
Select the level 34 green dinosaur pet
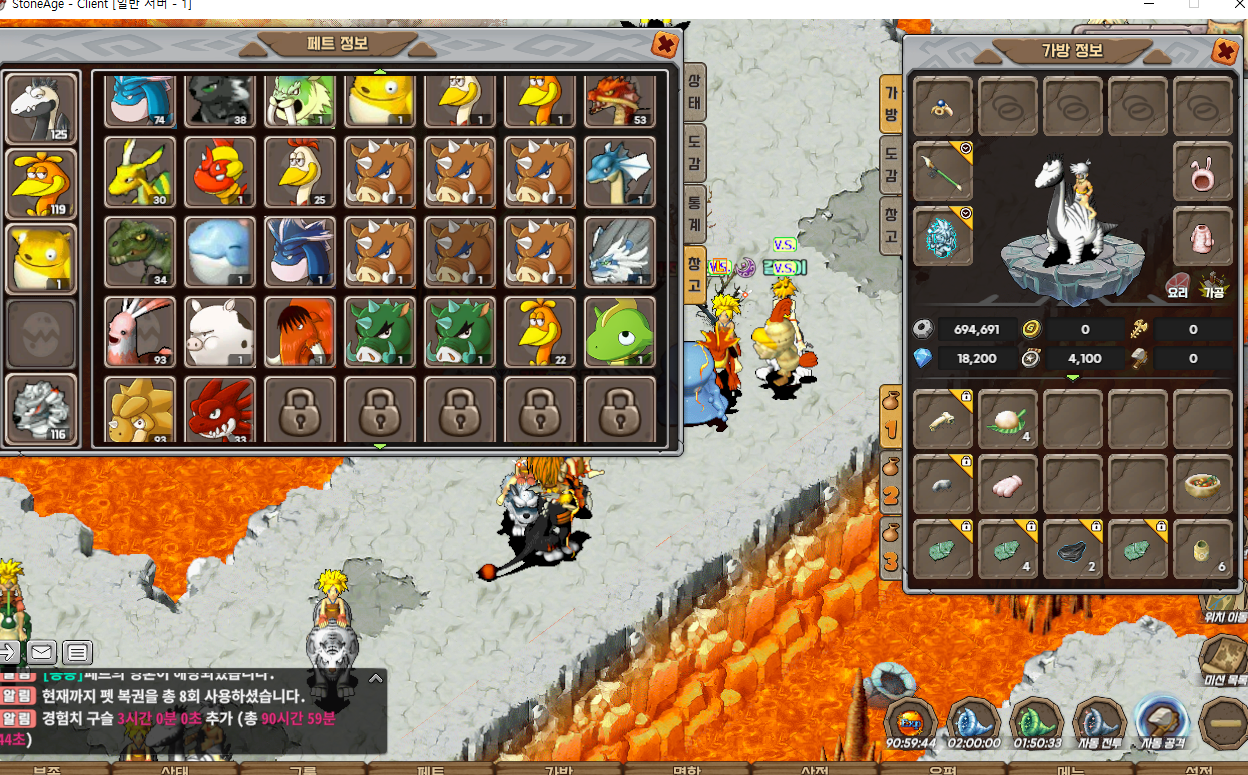[140, 251]
